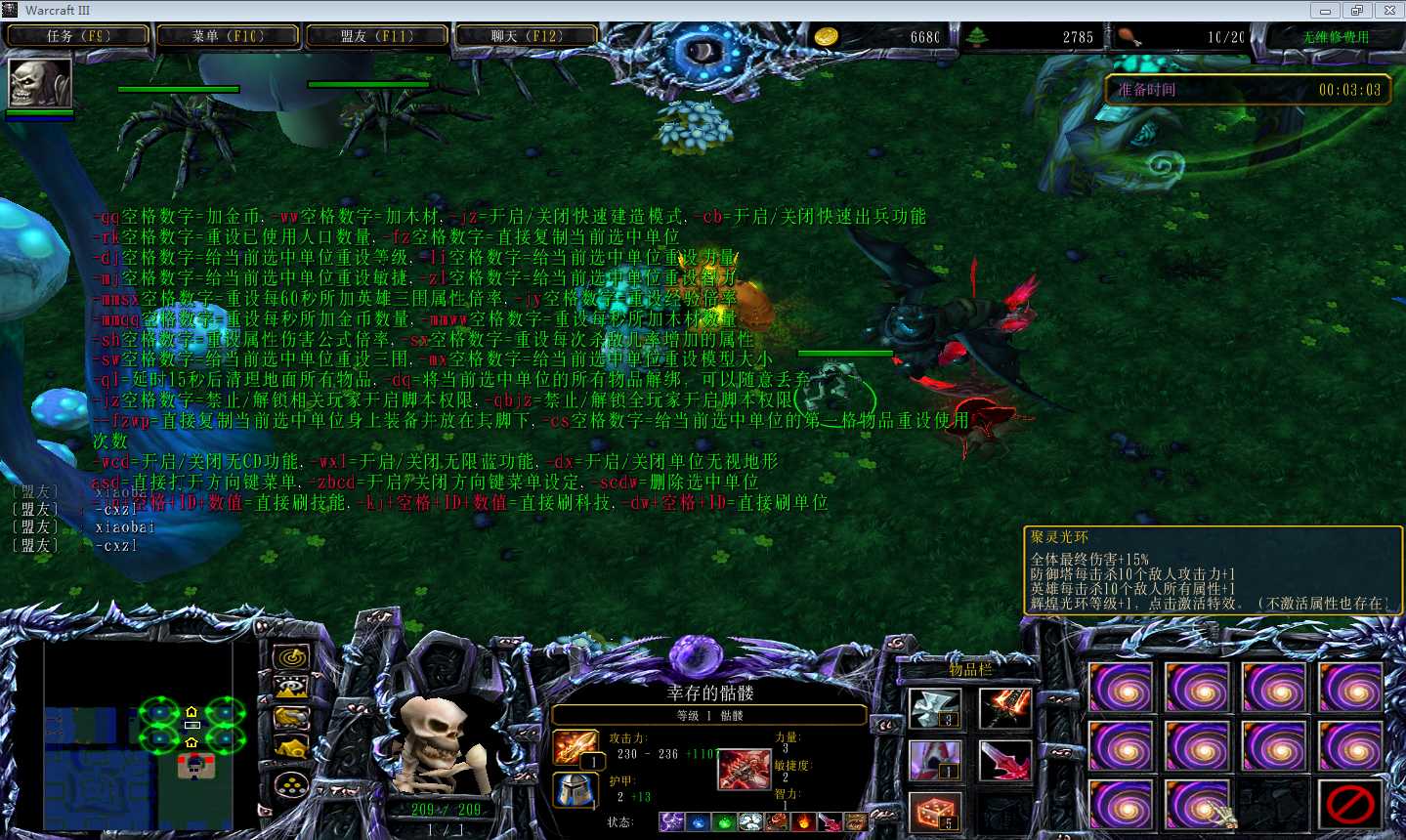Screen dimensions: 1406x840
Task: Open the 菜单 (F10) game menu
Action: (x=228, y=36)
